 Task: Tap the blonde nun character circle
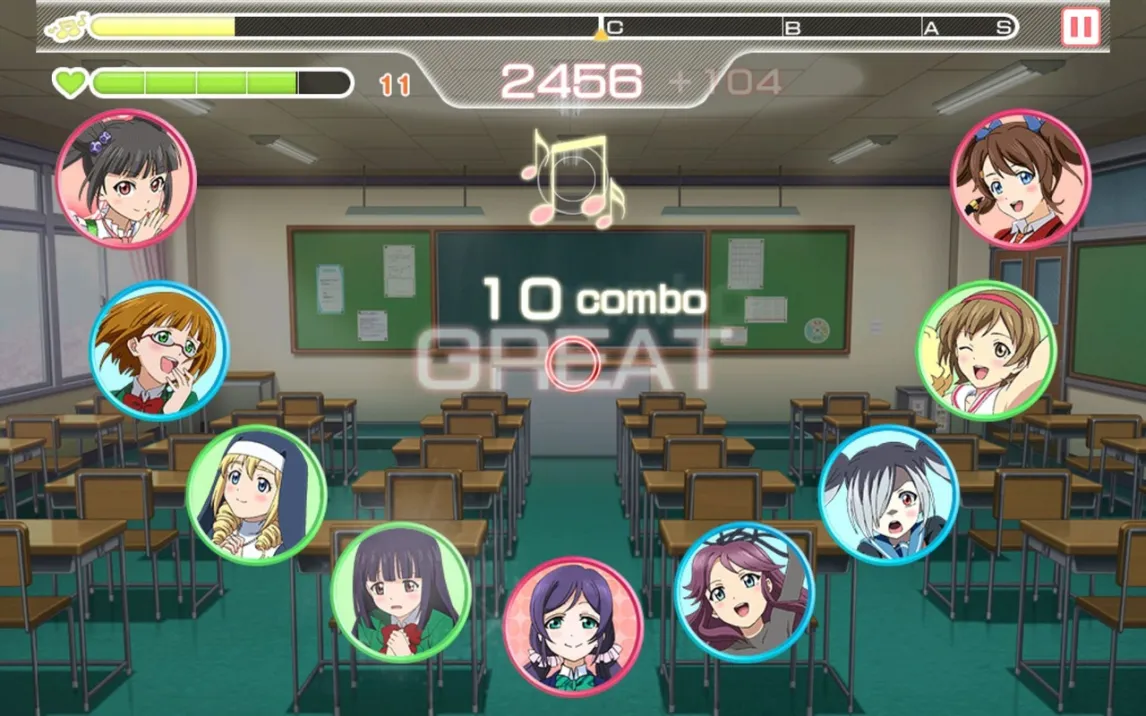pyautogui.click(x=256, y=494)
